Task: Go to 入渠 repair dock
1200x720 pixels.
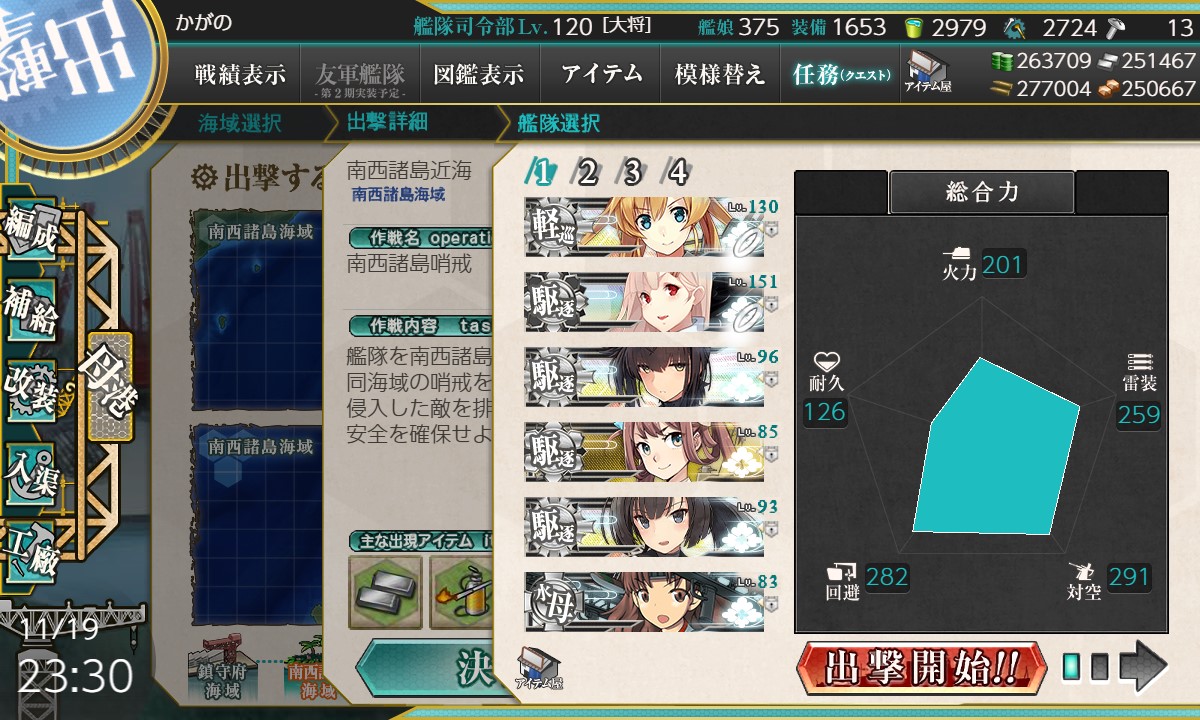Action: tap(30, 465)
